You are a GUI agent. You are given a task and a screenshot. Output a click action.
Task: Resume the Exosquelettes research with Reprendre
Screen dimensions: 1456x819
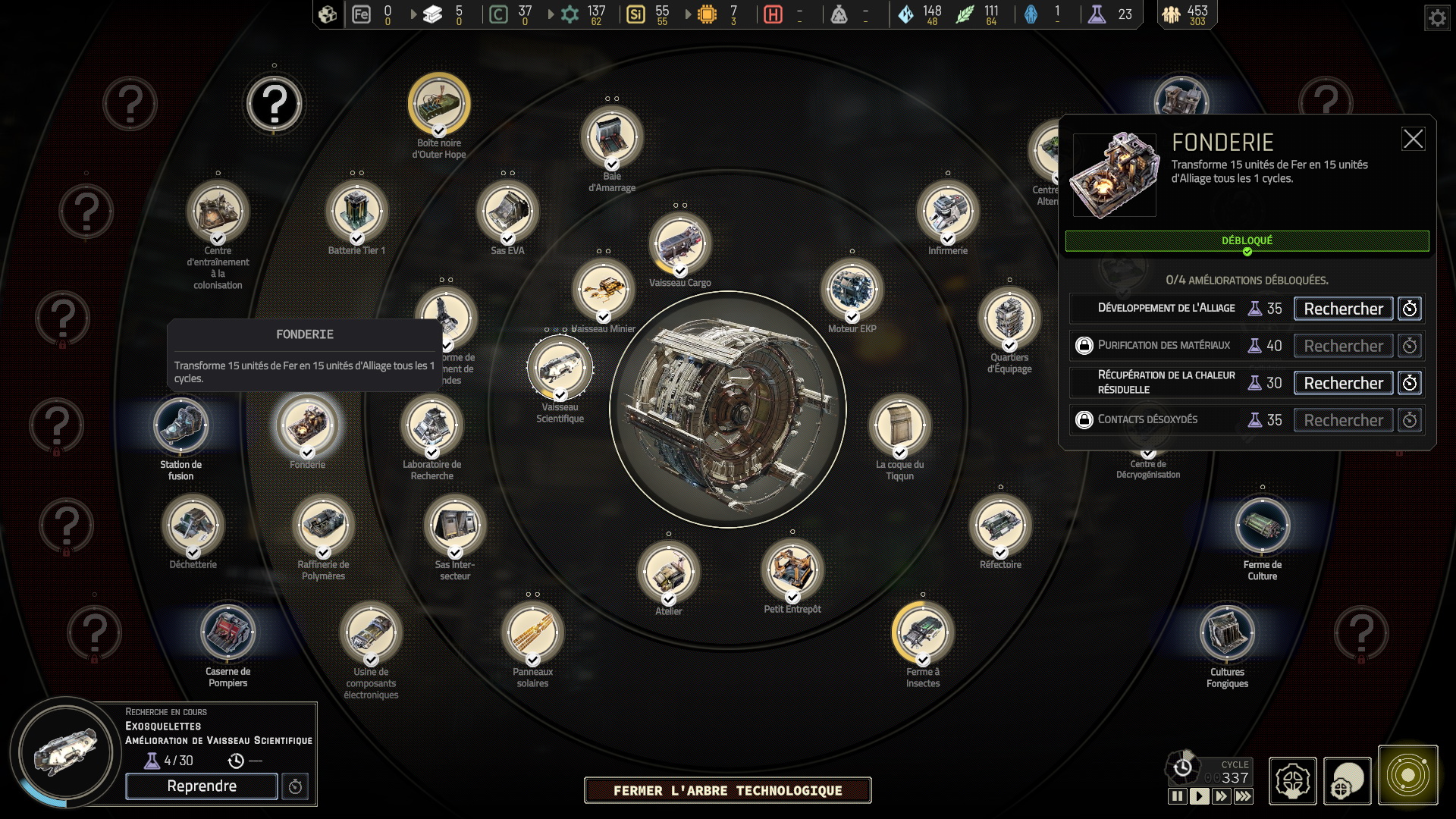coord(202,786)
